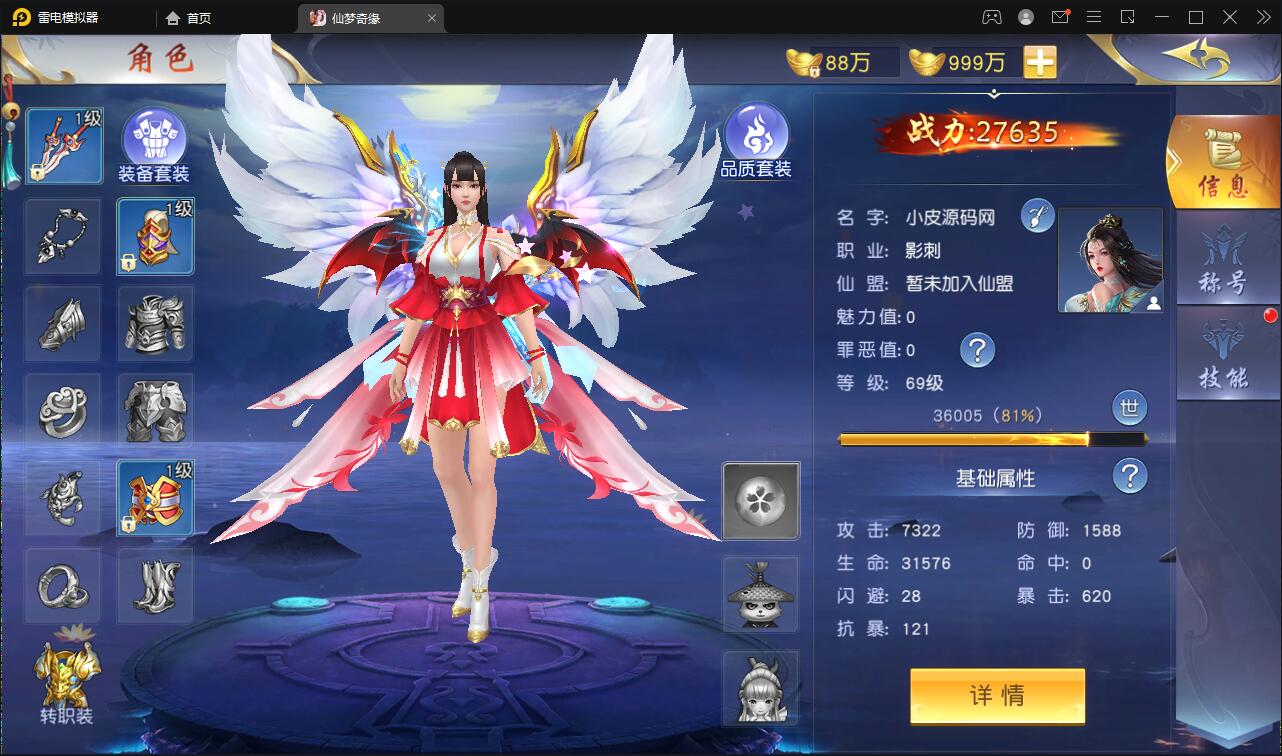The image size is (1282, 756).
Task: Switch to the 称号 title tab
Action: click(x=1224, y=259)
